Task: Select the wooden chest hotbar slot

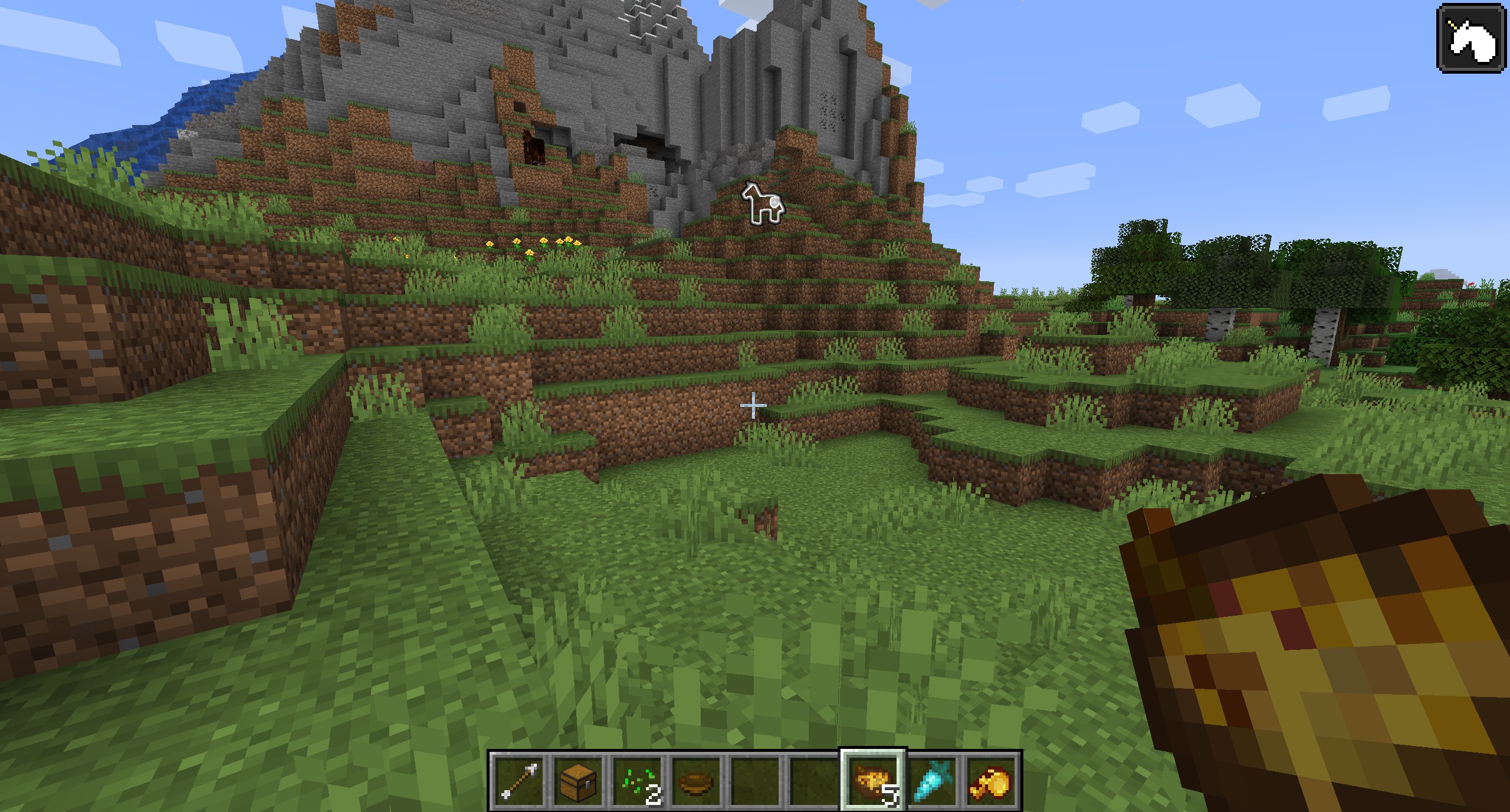Action: click(578, 781)
